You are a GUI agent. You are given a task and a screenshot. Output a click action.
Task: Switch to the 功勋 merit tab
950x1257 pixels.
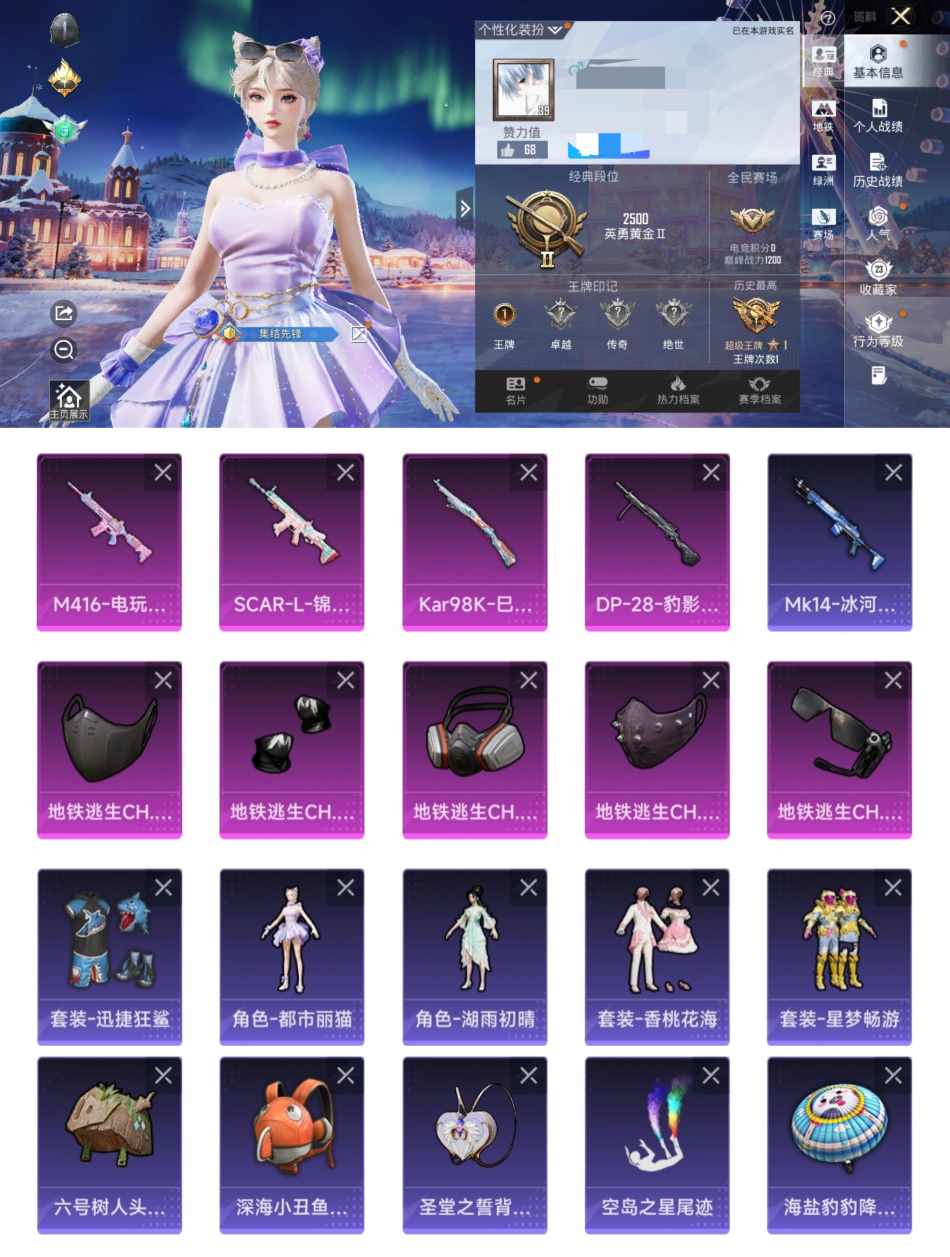click(597, 391)
